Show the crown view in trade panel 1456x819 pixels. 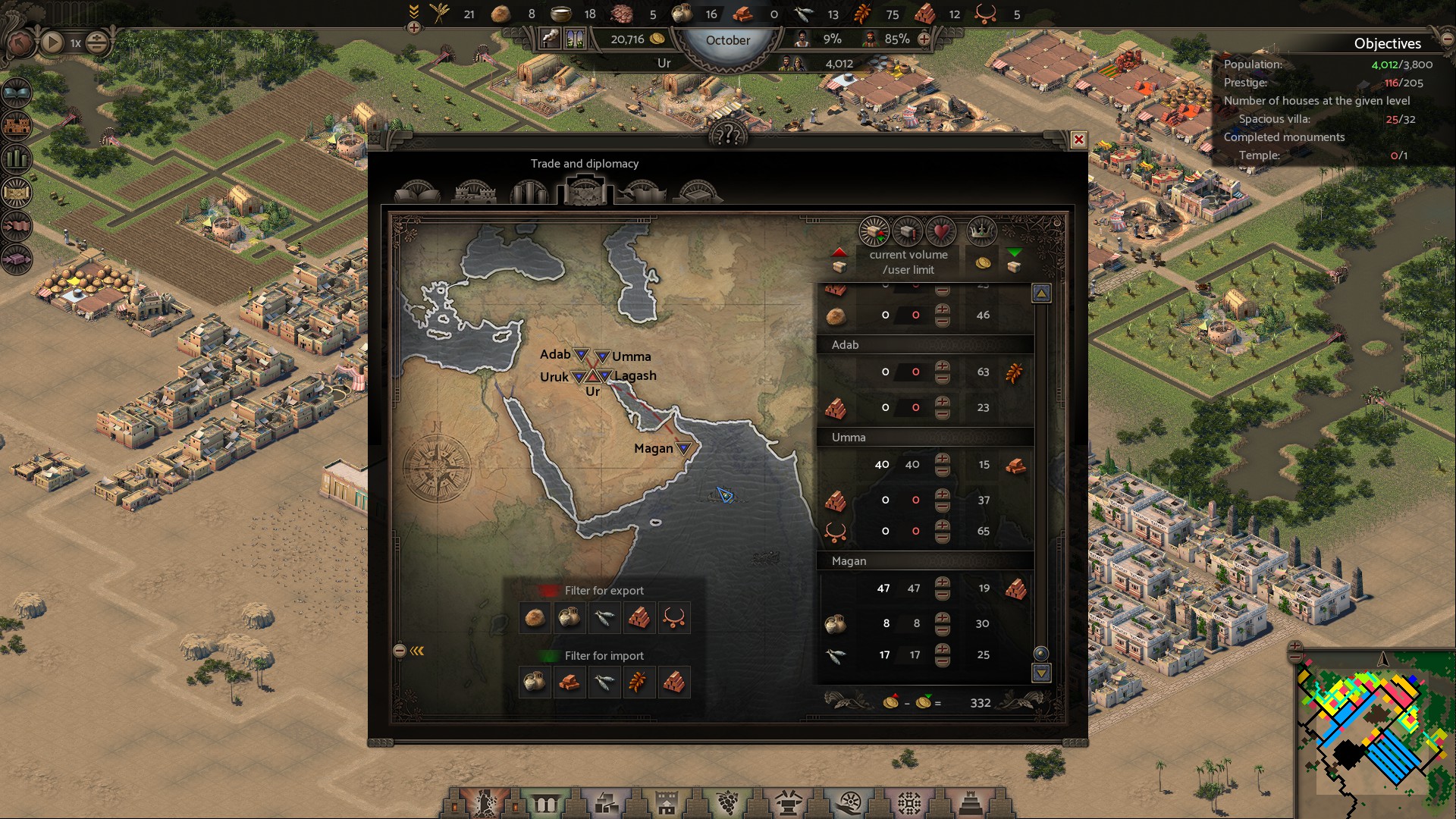pos(981,231)
